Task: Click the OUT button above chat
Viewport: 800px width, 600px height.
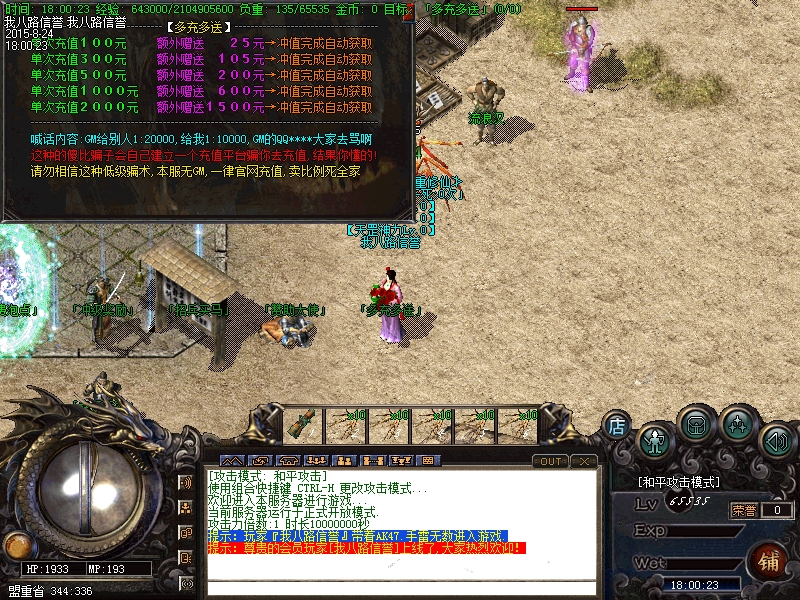Action: click(x=550, y=461)
